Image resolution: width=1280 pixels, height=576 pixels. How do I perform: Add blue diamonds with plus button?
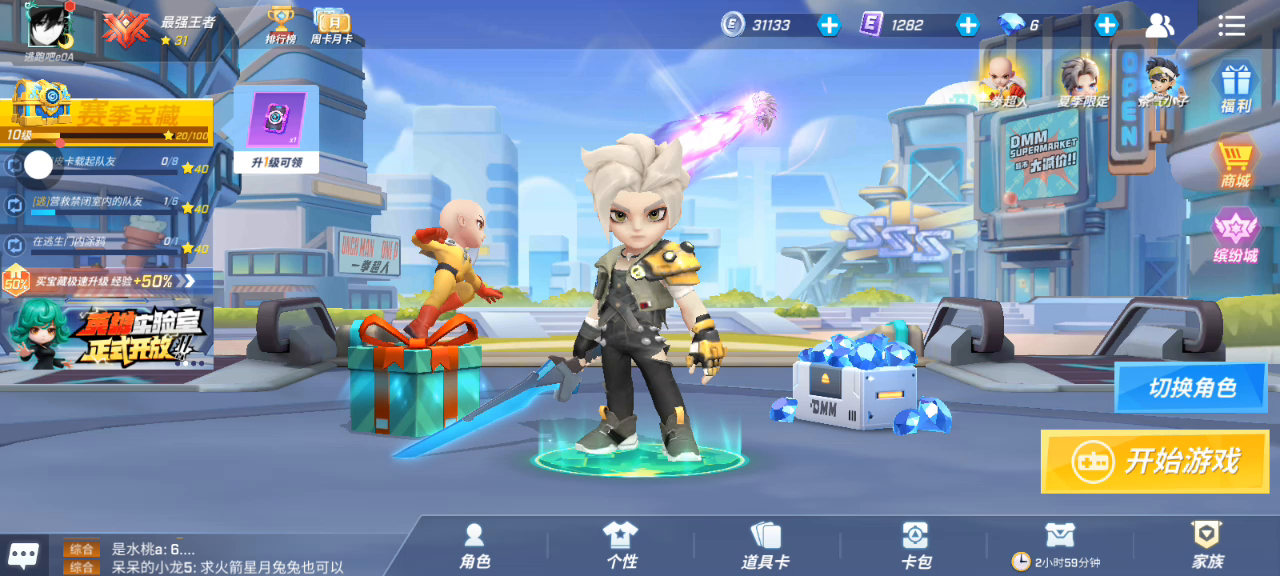1106,25
